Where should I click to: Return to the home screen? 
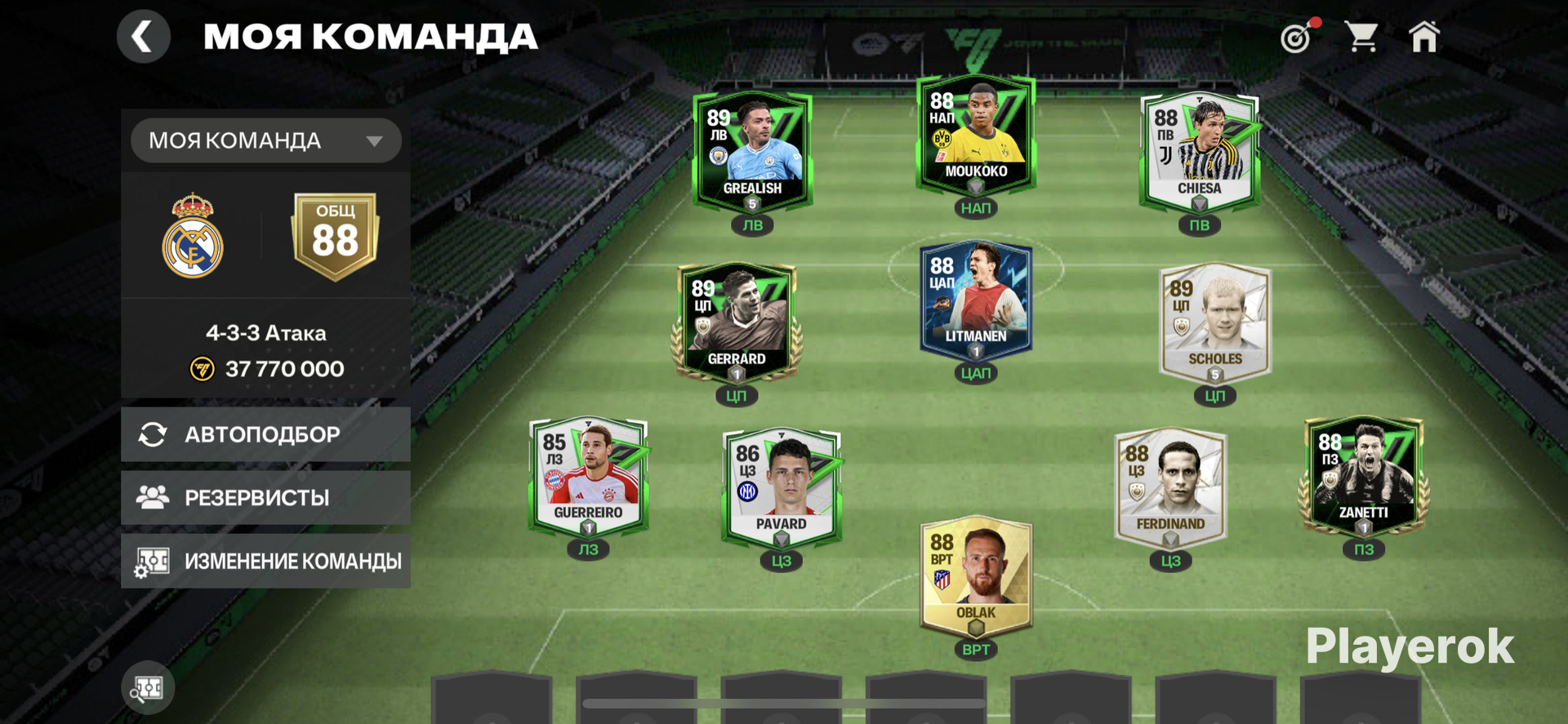click(1424, 37)
